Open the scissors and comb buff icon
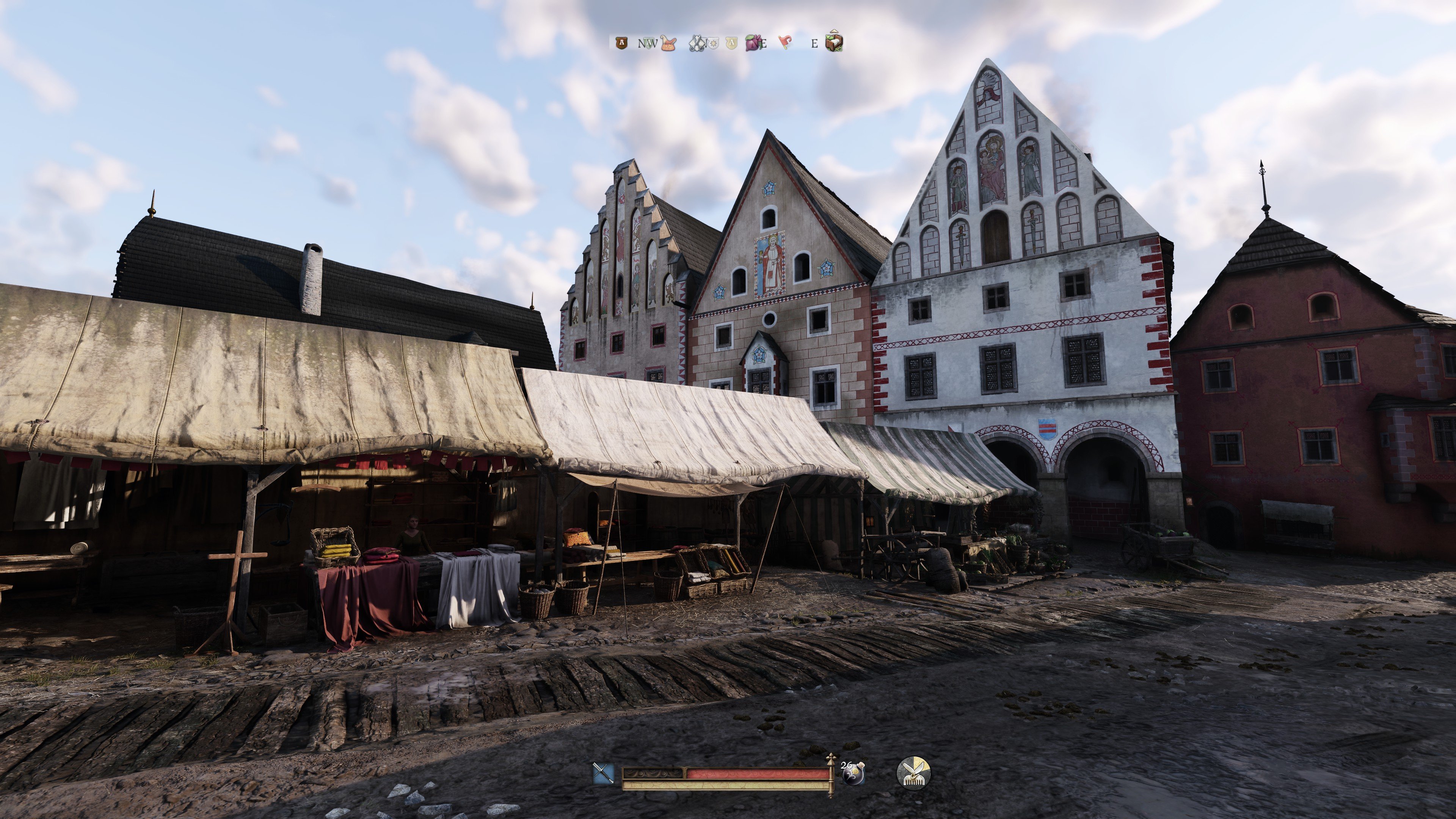Image resolution: width=1456 pixels, height=819 pixels. pyautogui.click(x=913, y=773)
